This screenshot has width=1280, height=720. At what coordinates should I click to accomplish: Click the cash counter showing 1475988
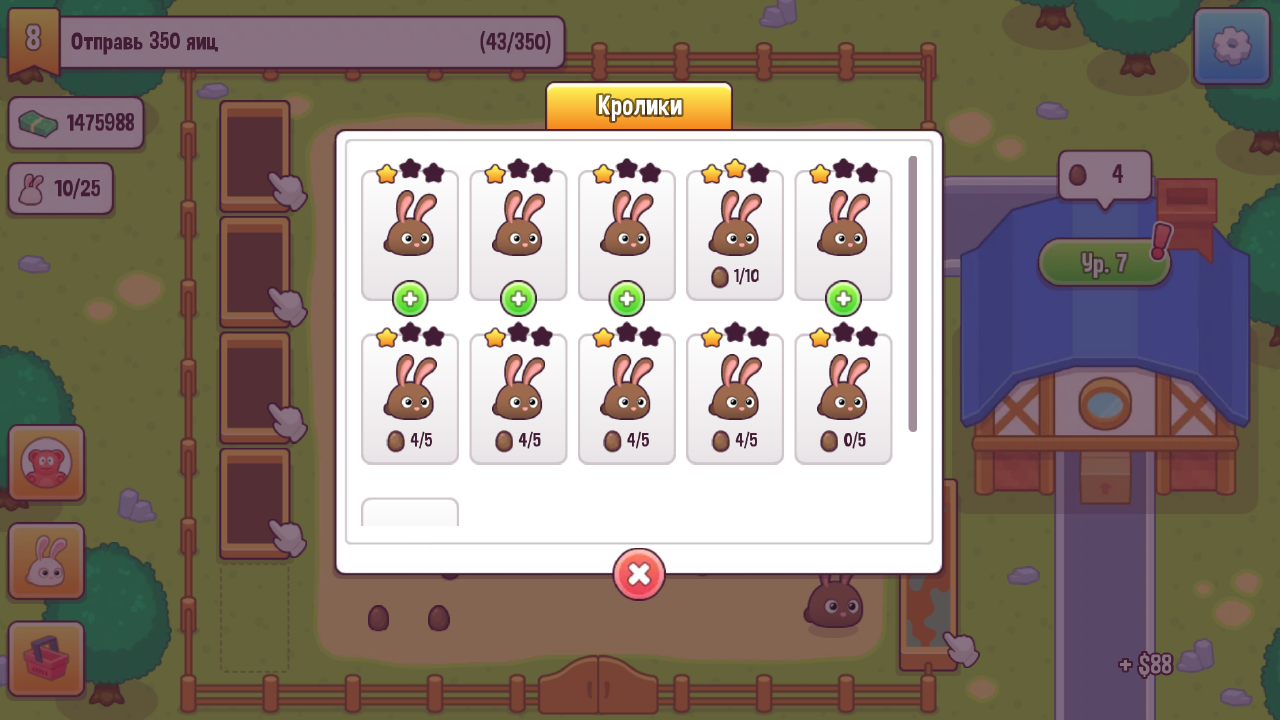76,123
